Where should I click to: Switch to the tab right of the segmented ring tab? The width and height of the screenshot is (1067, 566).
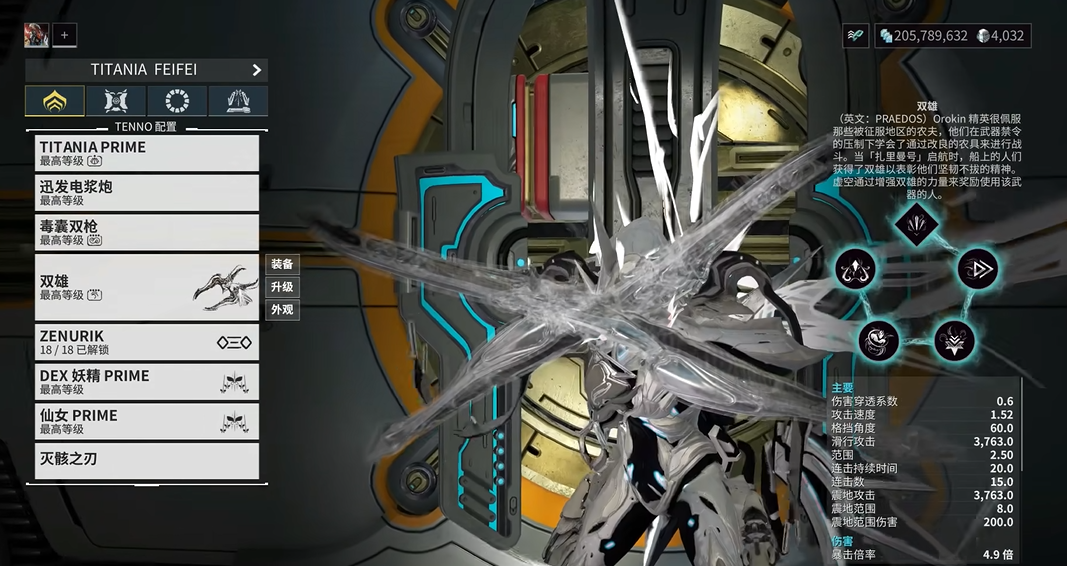coord(238,101)
